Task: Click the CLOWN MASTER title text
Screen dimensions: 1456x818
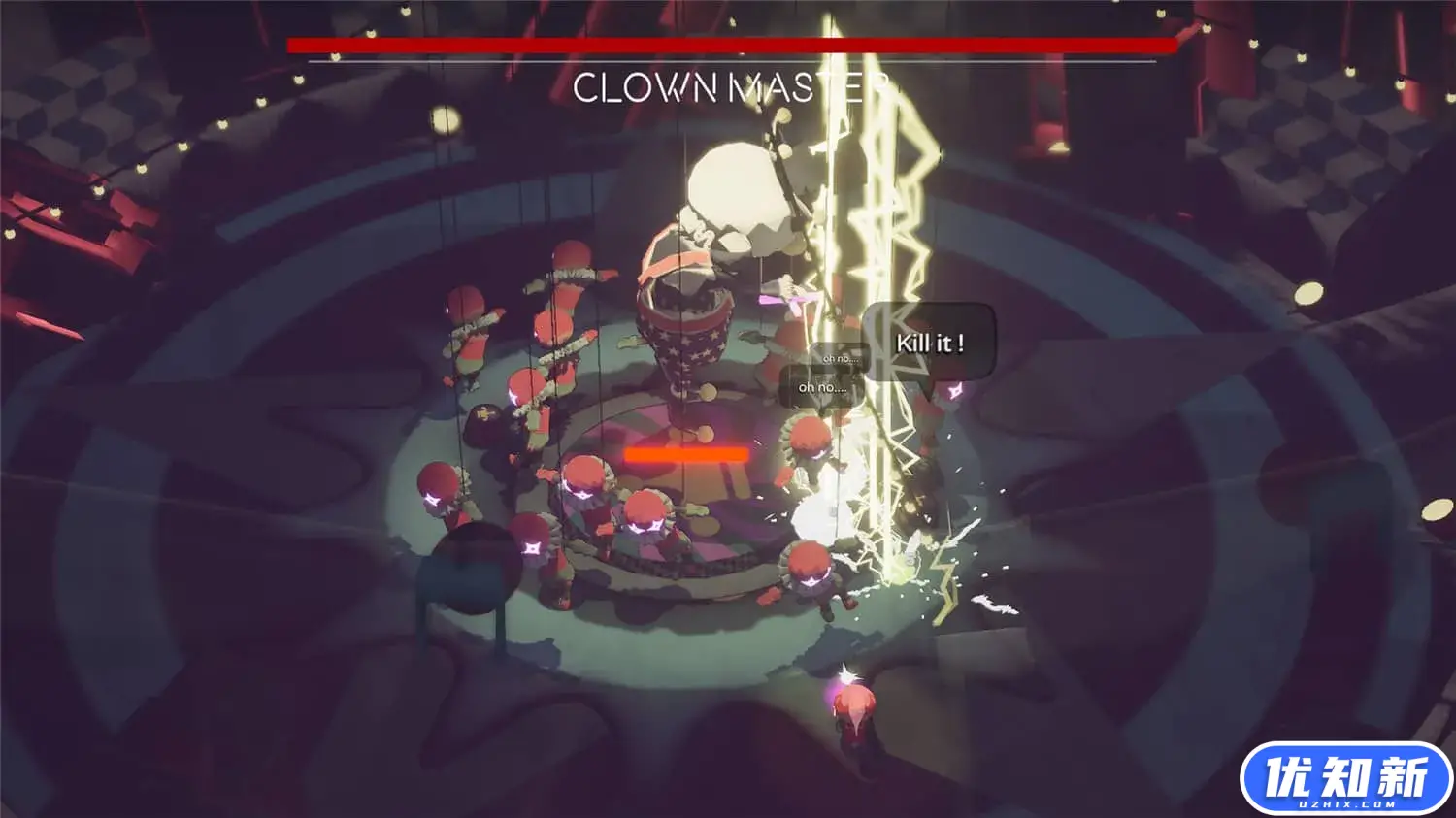Action: tap(728, 87)
